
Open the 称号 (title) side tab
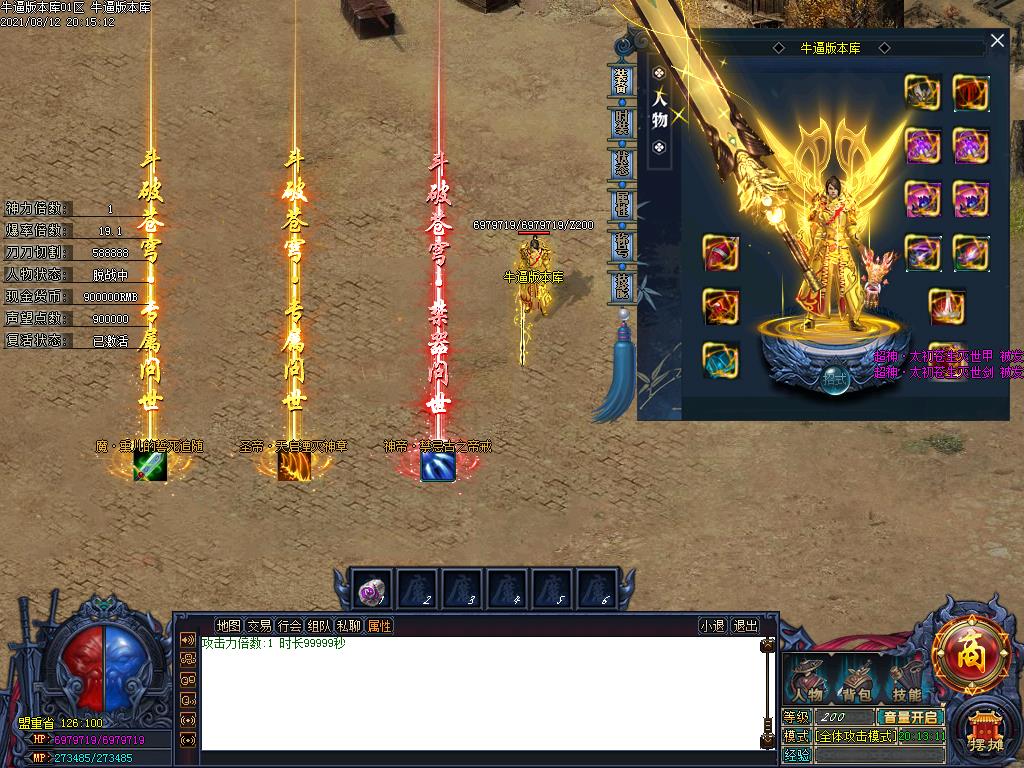coord(622,245)
